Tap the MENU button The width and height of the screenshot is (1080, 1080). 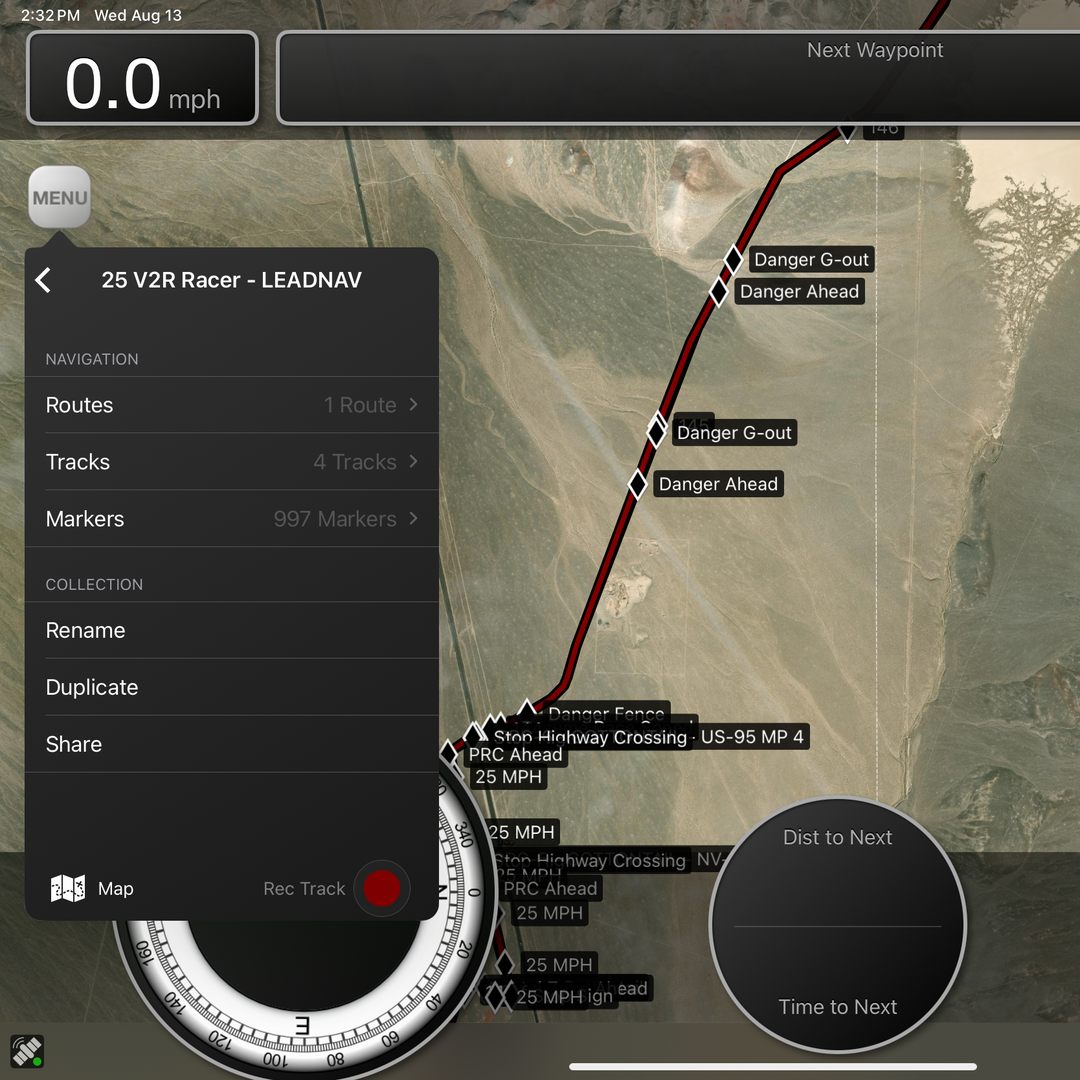point(59,198)
